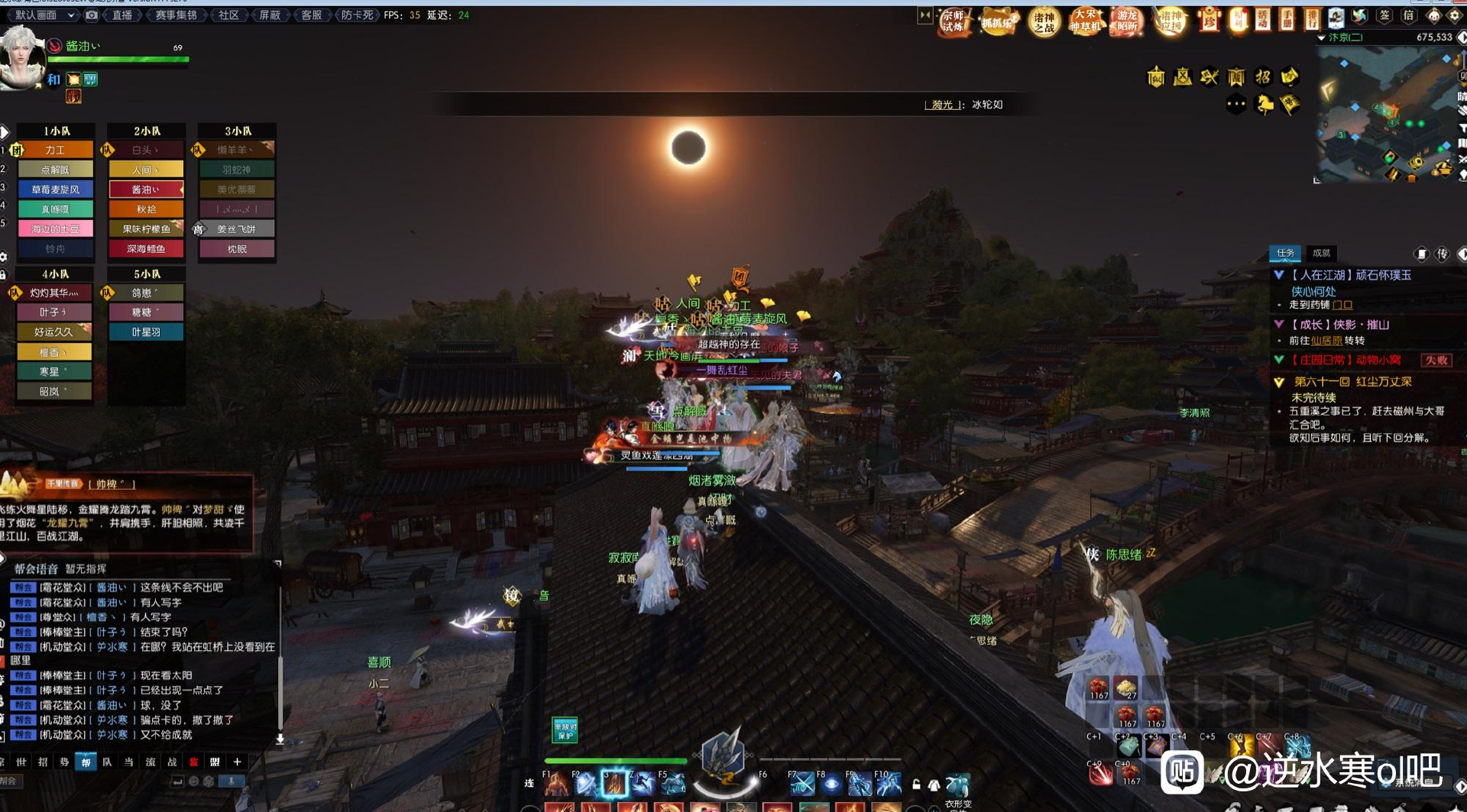
Task: Toggle the 屏蔽 shield option
Action: [x=270, y=15]
